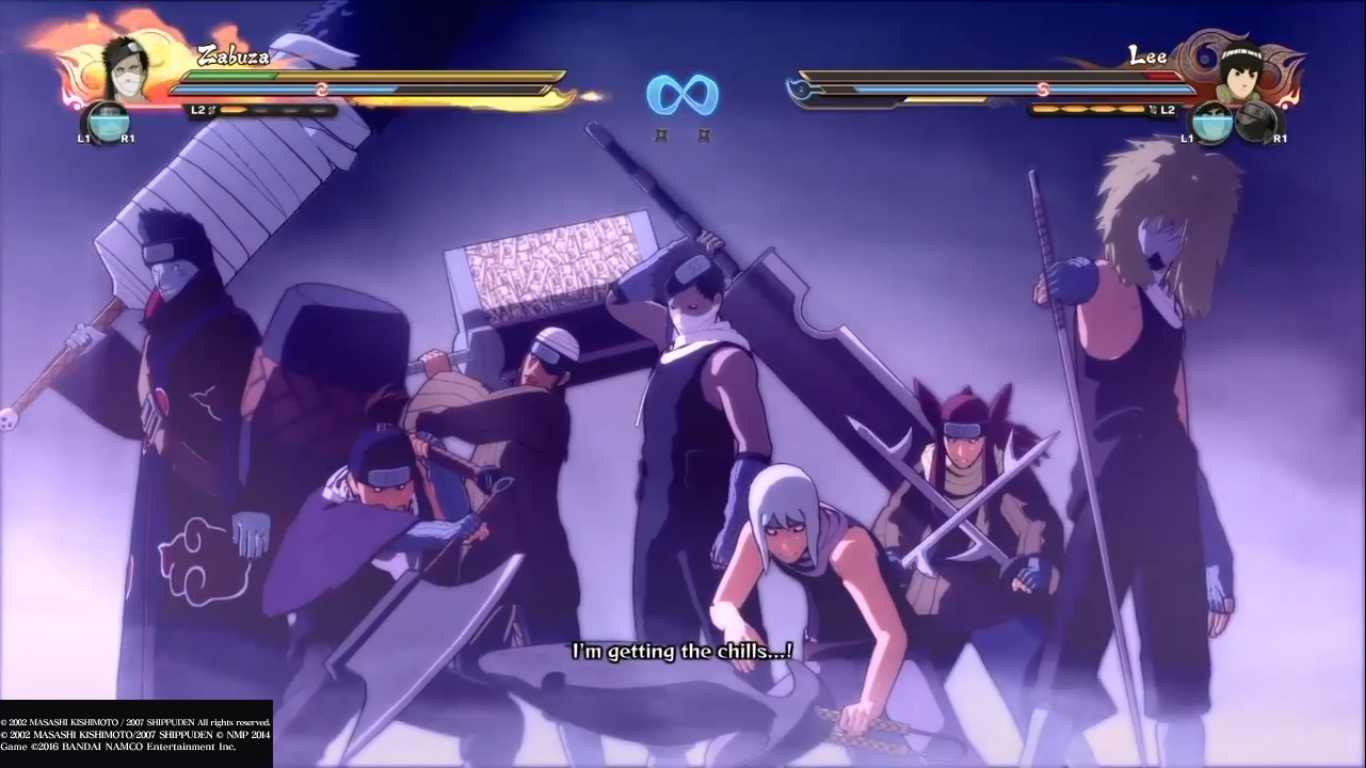Click Lee's L1 Haku support icon
The width and height of the screenshot is (1366, 768).
coord(1212,122)
